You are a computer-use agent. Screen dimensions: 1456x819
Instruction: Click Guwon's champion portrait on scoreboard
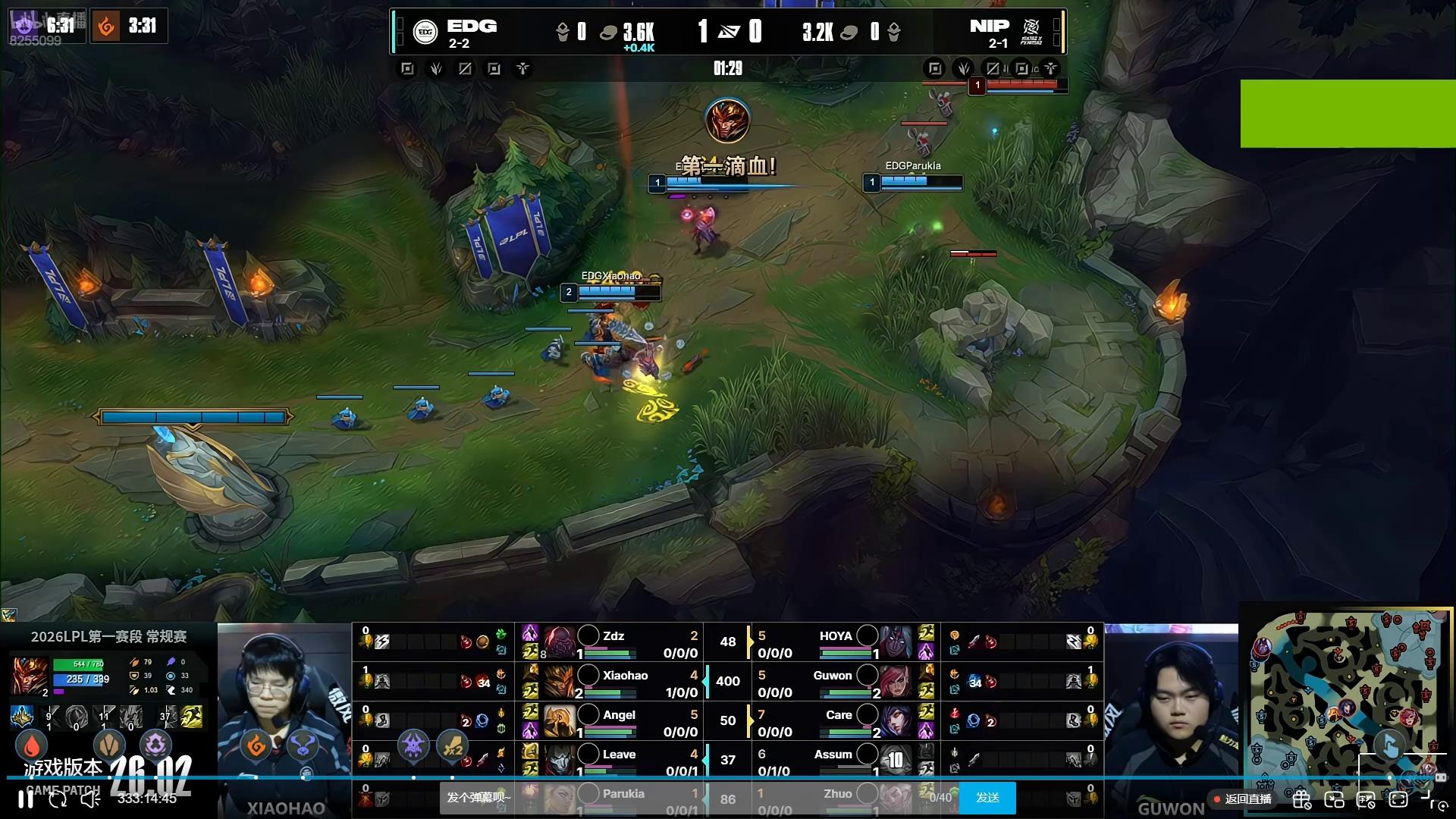click(896, 682)
